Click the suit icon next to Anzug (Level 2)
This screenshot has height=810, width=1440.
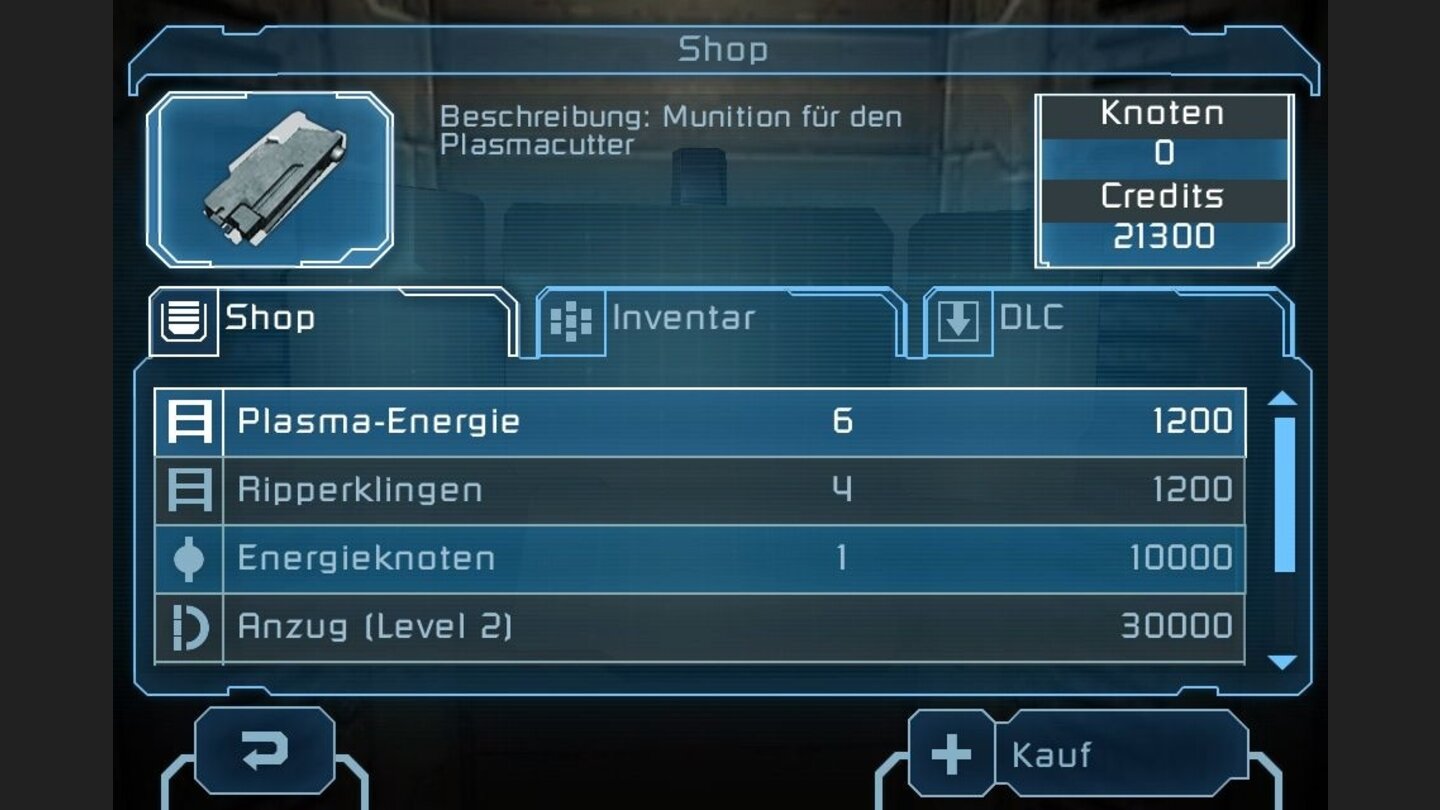tap(190, 625)
